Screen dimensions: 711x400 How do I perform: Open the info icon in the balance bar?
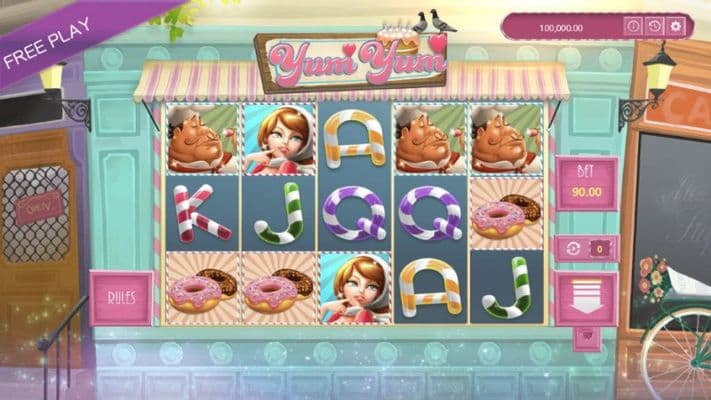pyautogui.click(x=632, y=26)
